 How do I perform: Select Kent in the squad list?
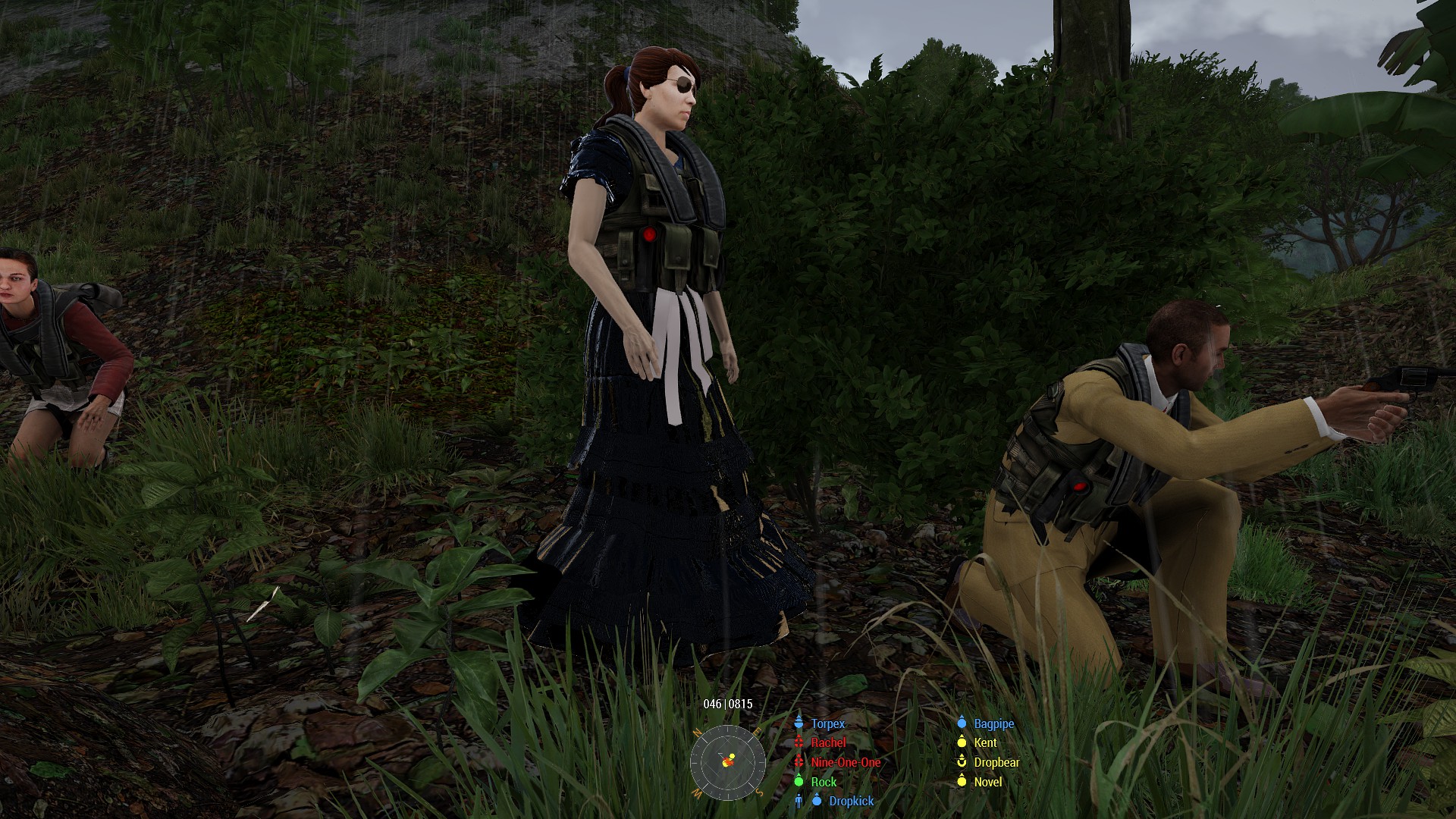[985, 742]
